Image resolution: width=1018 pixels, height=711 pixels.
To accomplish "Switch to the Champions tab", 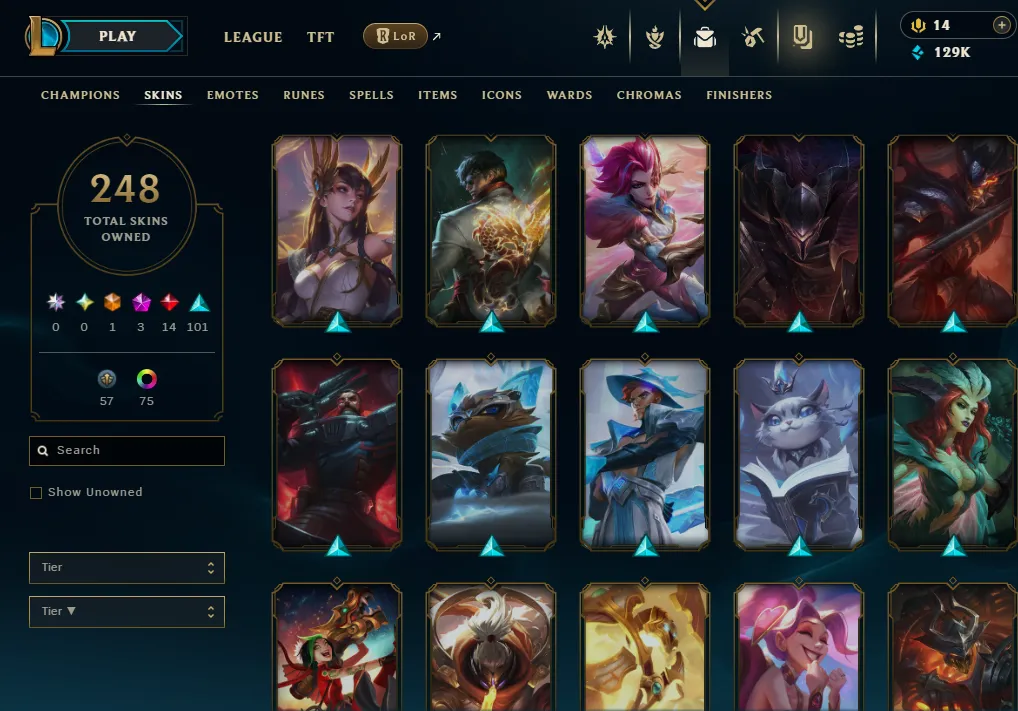I will pyautogui.click(x=80, y=95).
